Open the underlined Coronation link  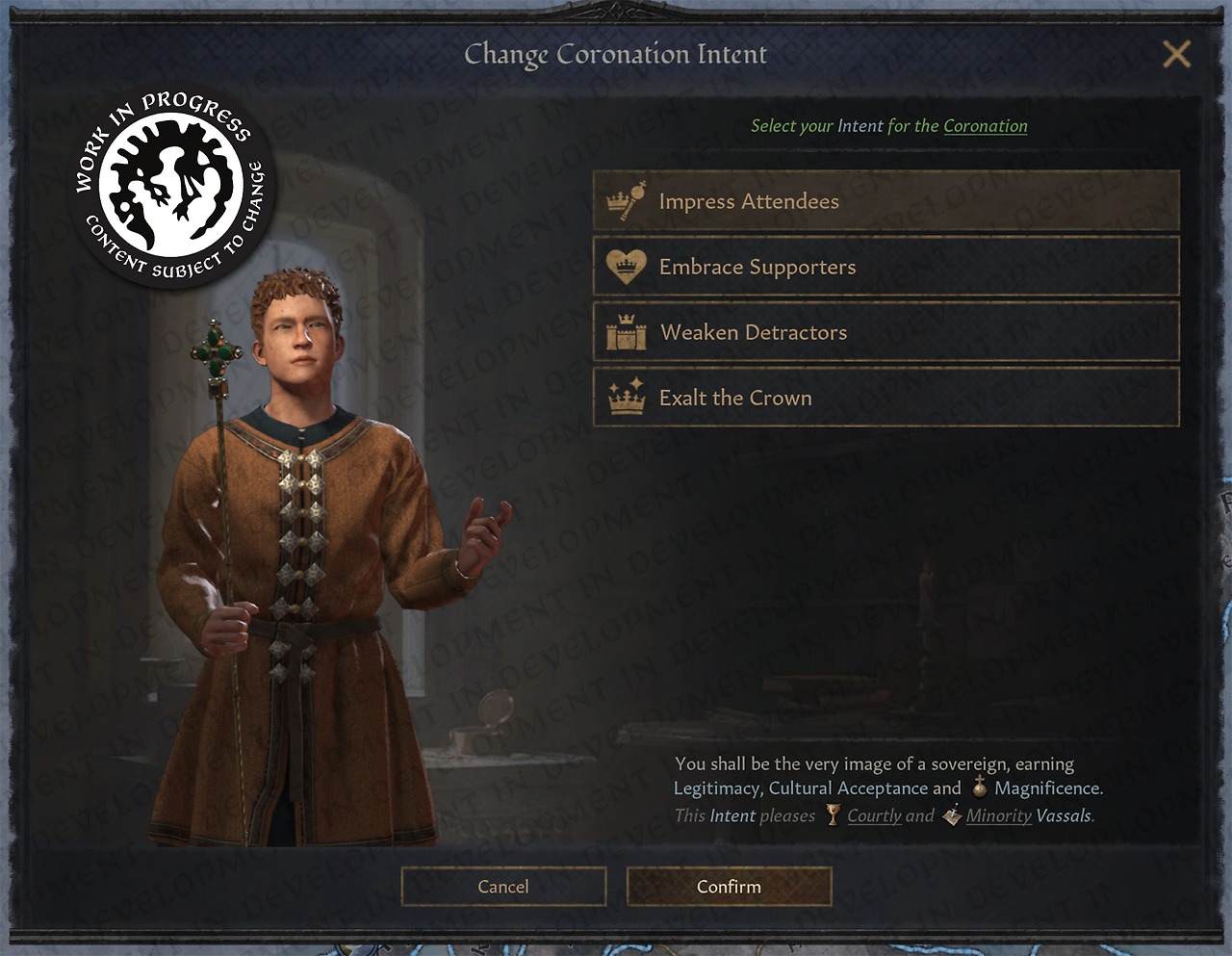(985, 126)
